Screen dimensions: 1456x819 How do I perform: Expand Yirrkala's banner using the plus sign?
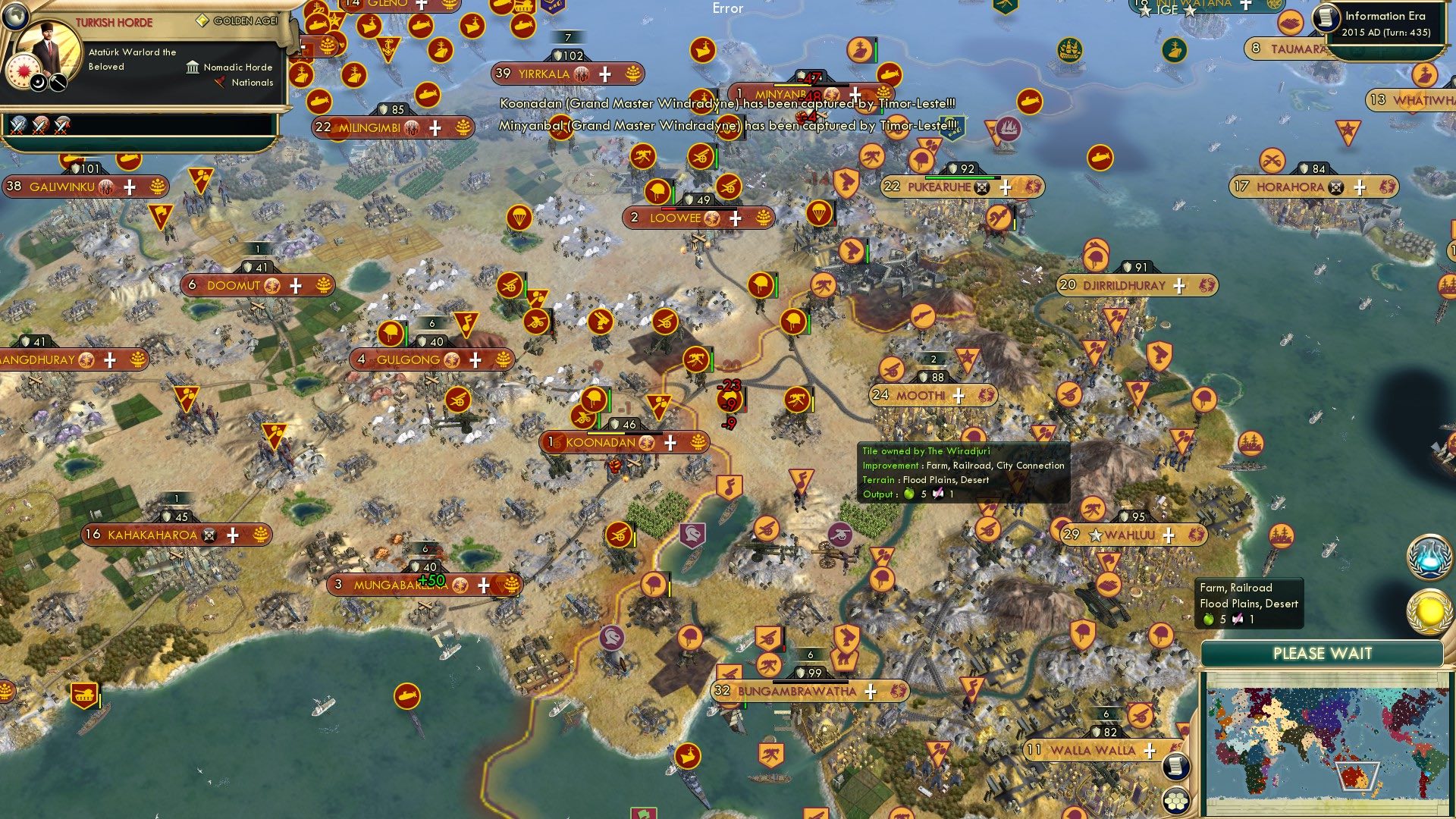[604, 74]
